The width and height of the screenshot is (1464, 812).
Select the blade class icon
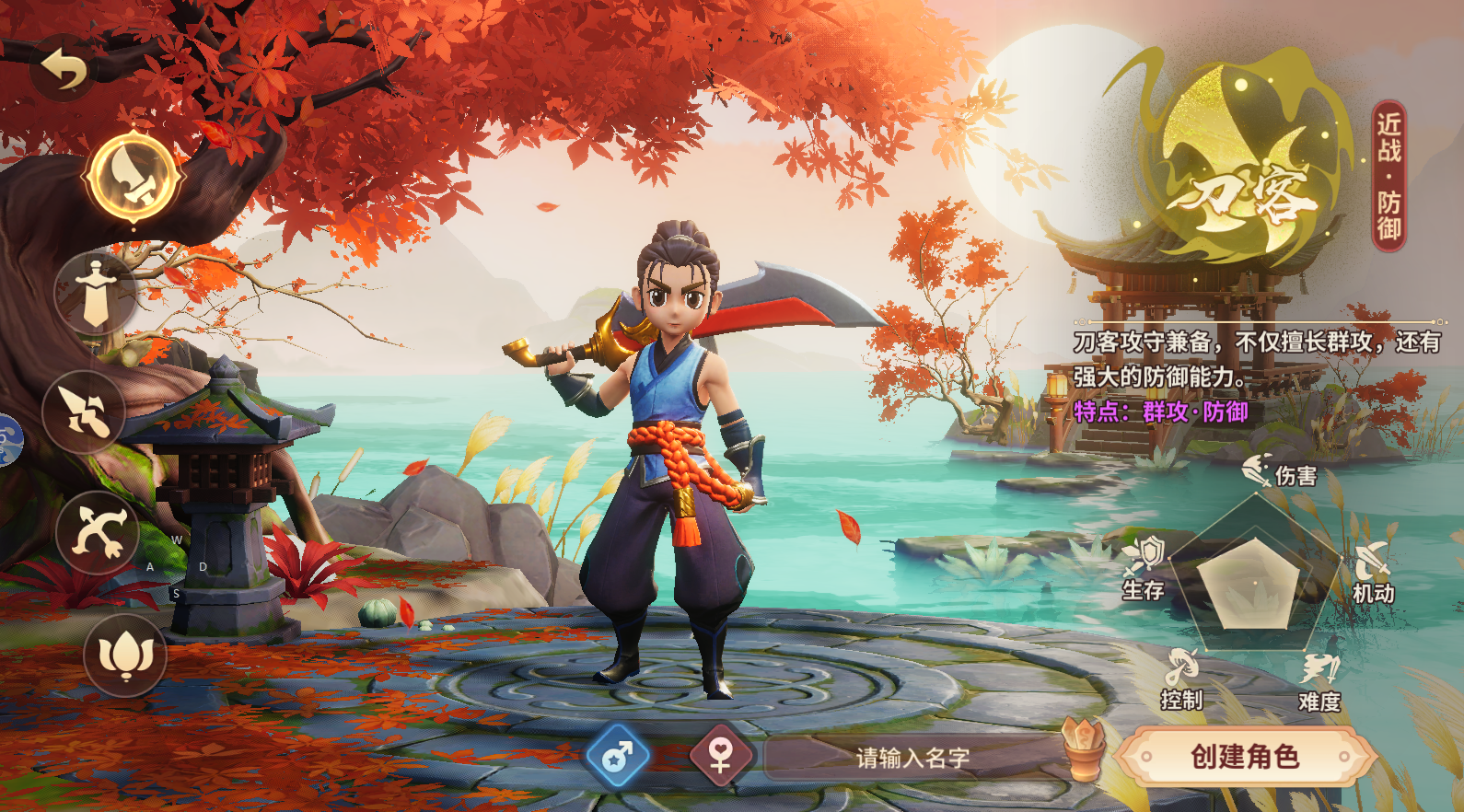pos(134,176)
